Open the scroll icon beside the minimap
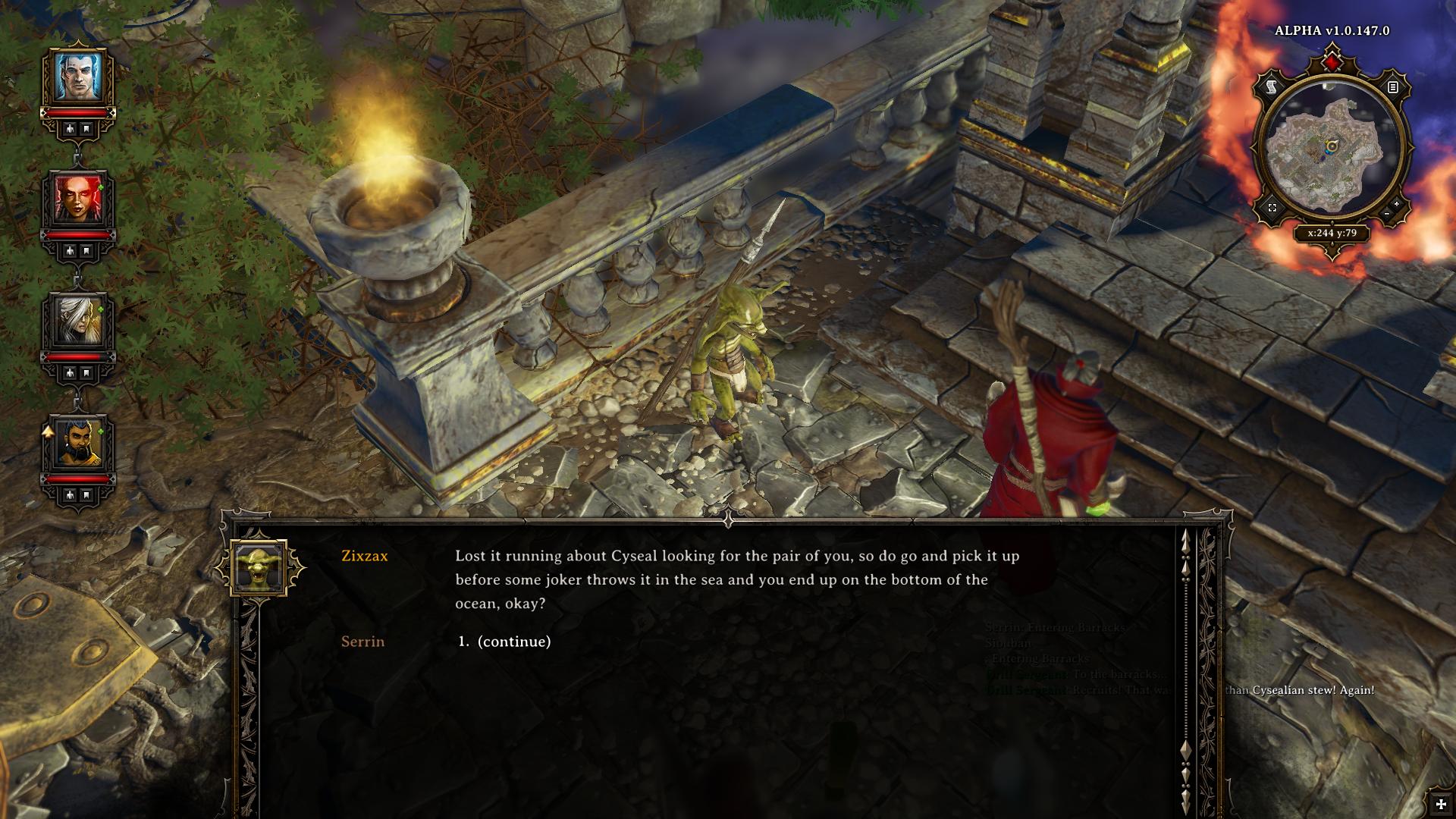The image size is (1456, 819). (x=1271, y=87)
